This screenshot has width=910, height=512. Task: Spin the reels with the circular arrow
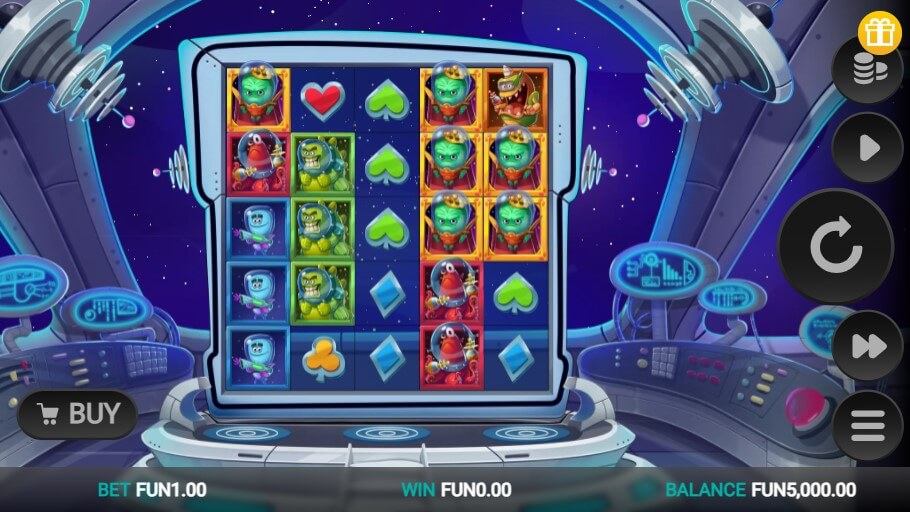click(x=836, y=246)
